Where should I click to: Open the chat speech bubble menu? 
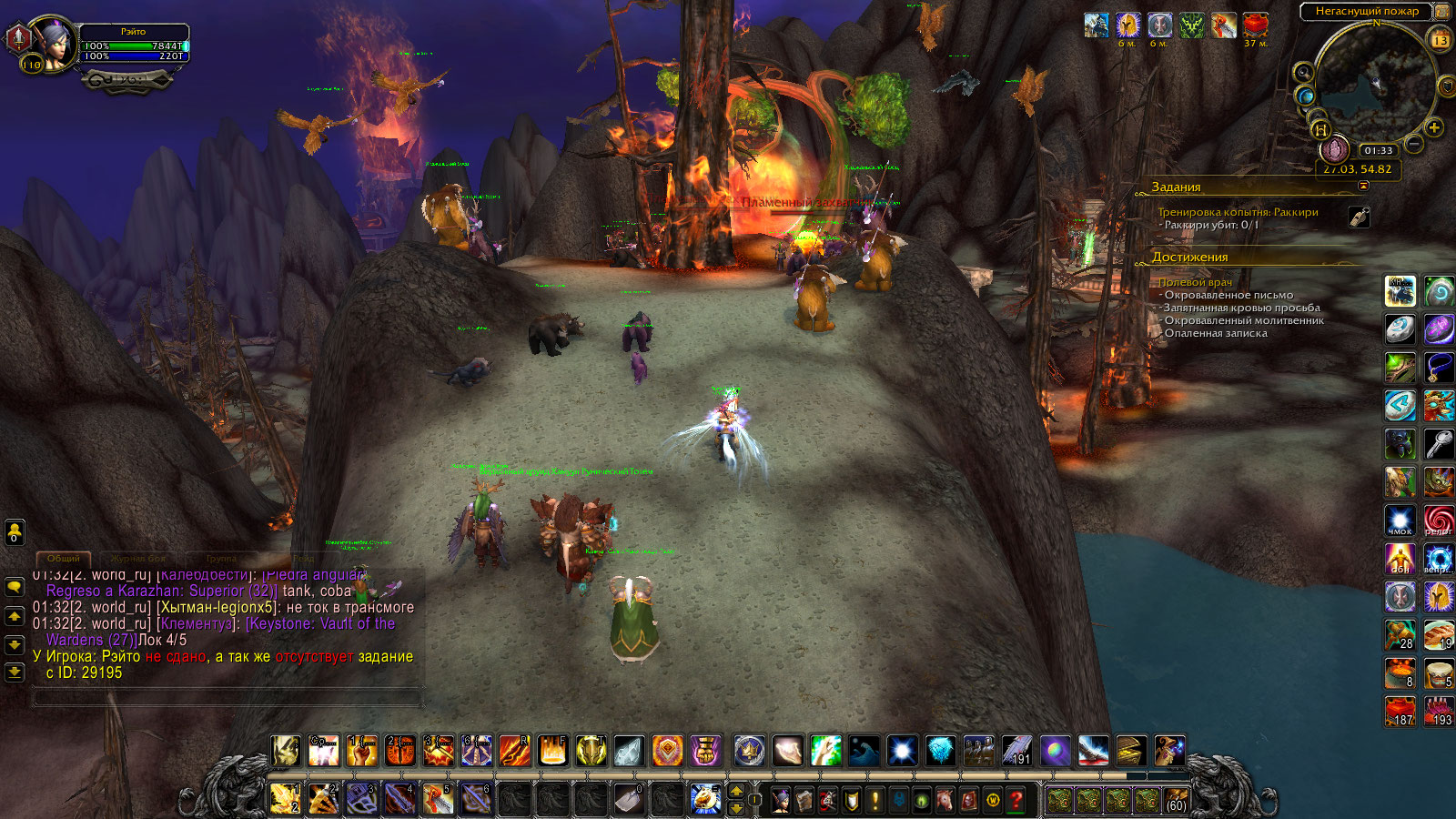(x=15, y=587)
